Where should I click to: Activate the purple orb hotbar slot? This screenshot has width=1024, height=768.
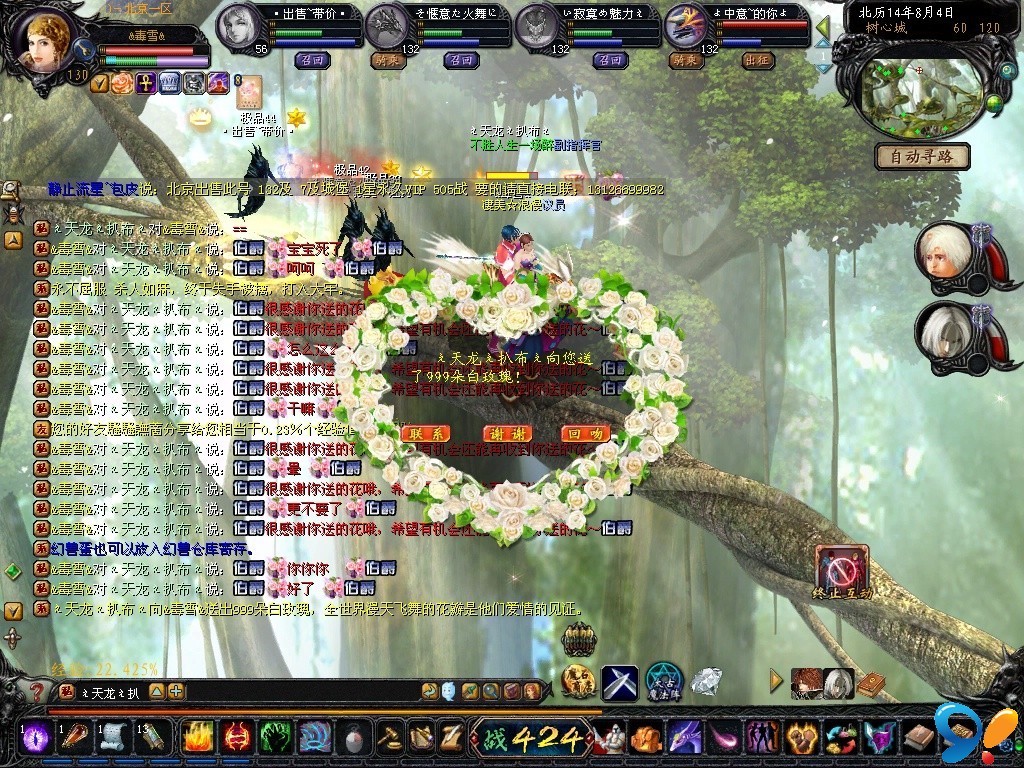click(x=37, y=738)
